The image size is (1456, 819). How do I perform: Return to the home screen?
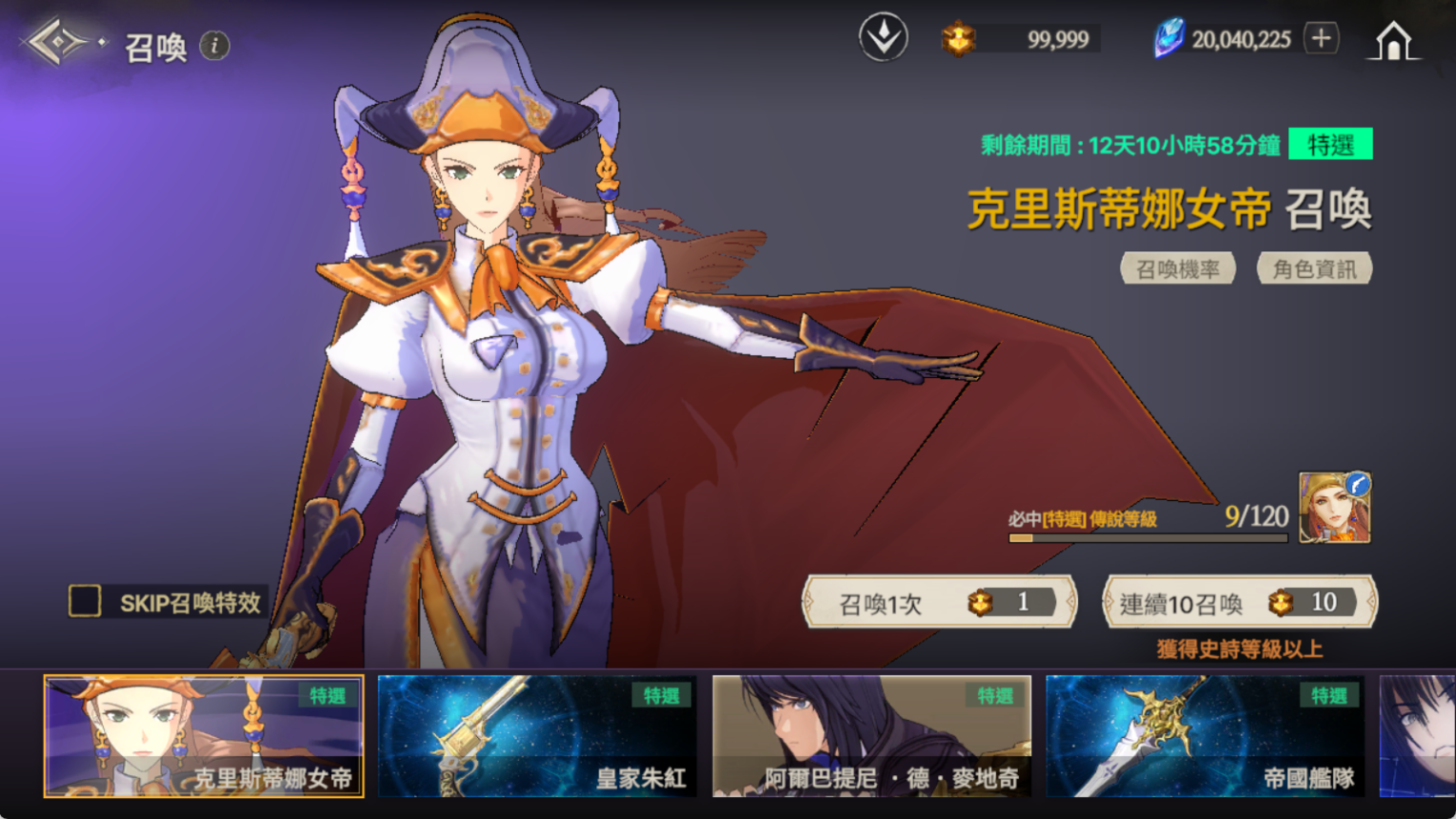coord(1393,41)
